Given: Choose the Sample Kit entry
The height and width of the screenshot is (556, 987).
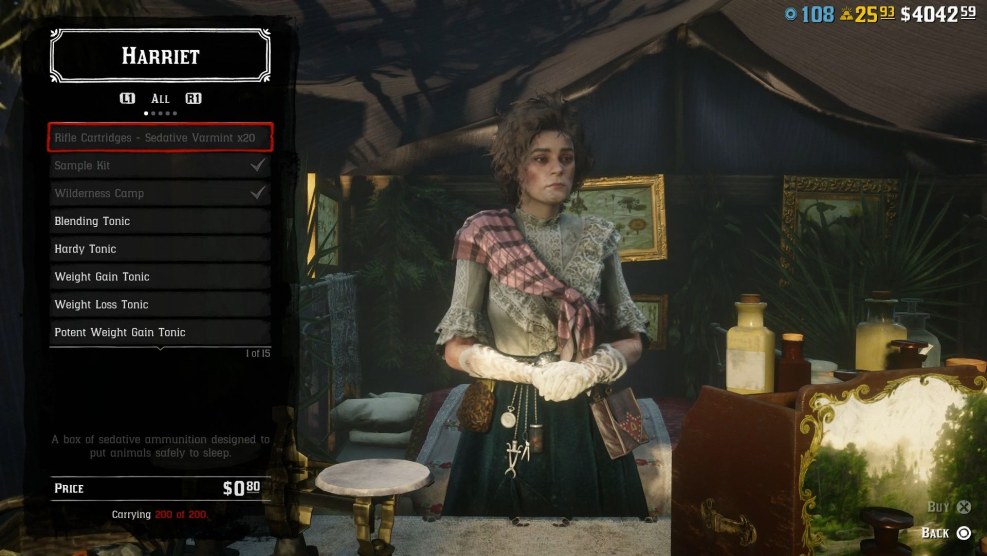Looking at the screenshot, I should click(x=160, y=165).
